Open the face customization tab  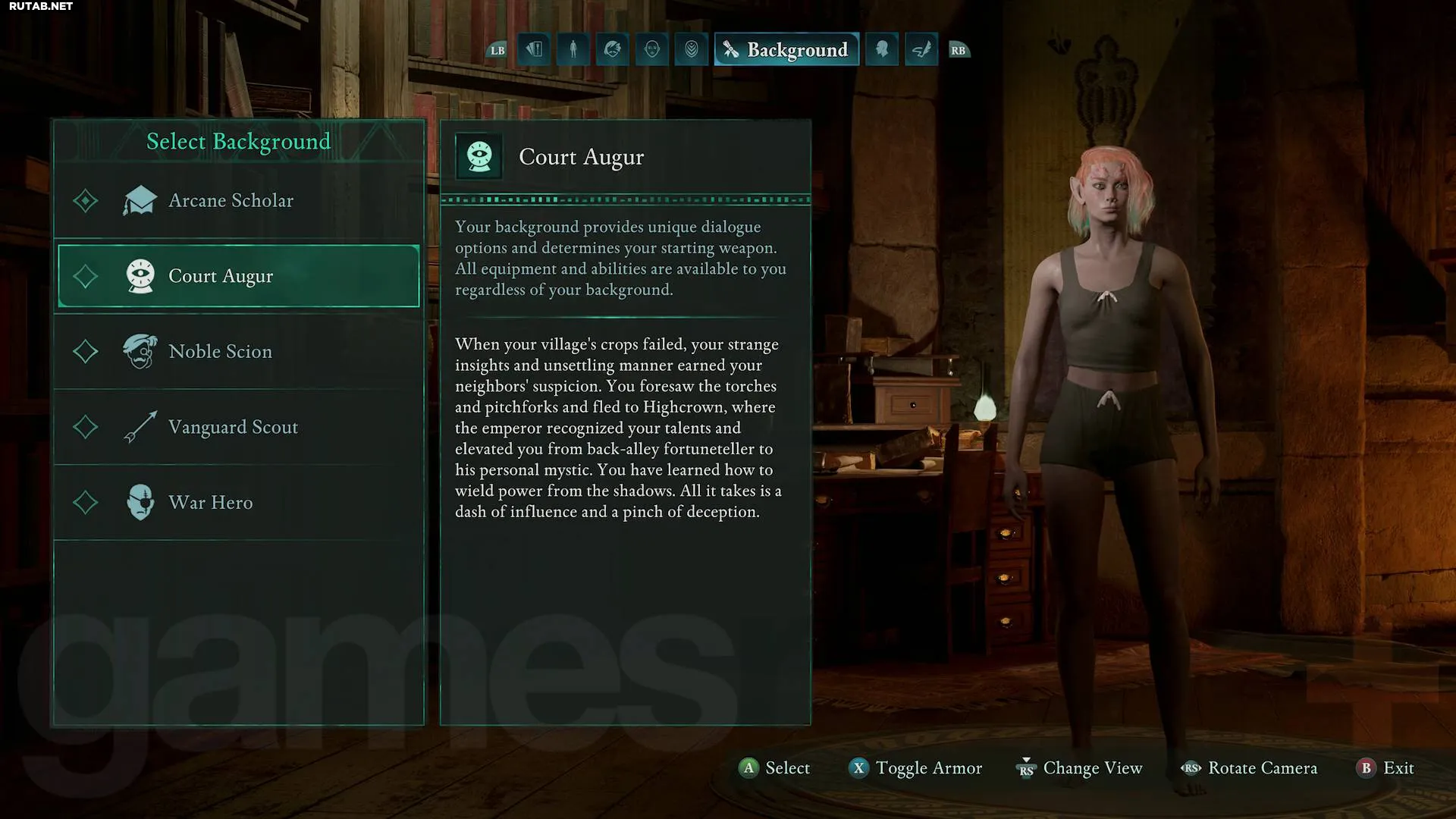coord(652,50)
